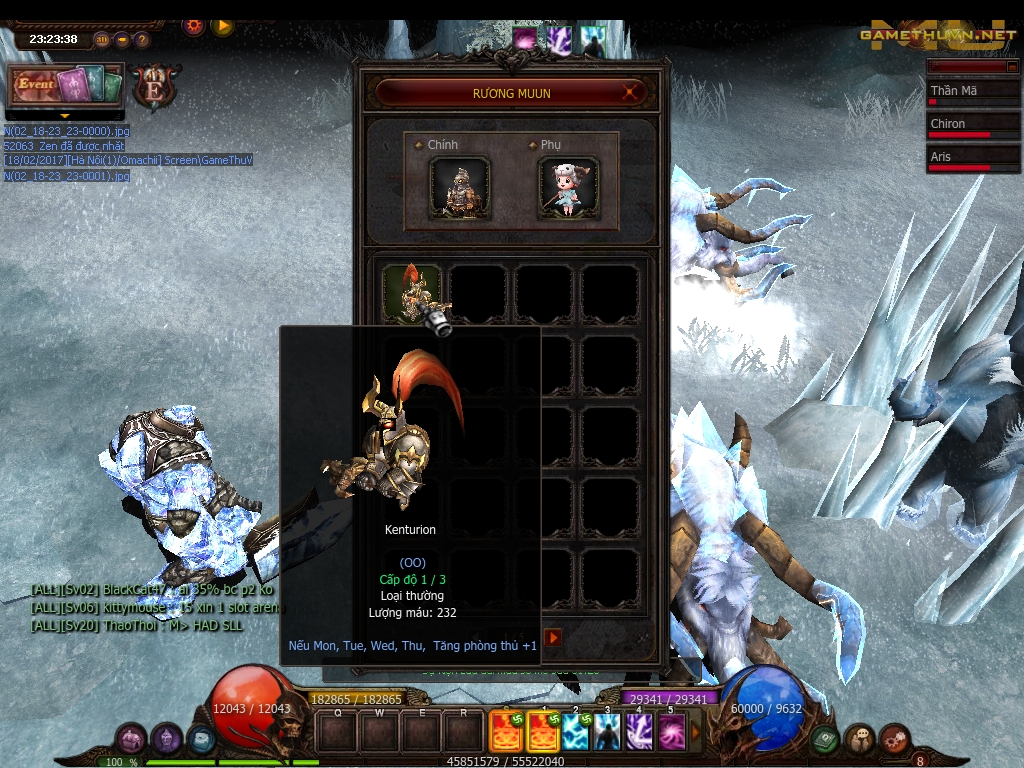Open the E emblem menu
Viewport: 1024px width, 768px height.
(x=155, y=86)
